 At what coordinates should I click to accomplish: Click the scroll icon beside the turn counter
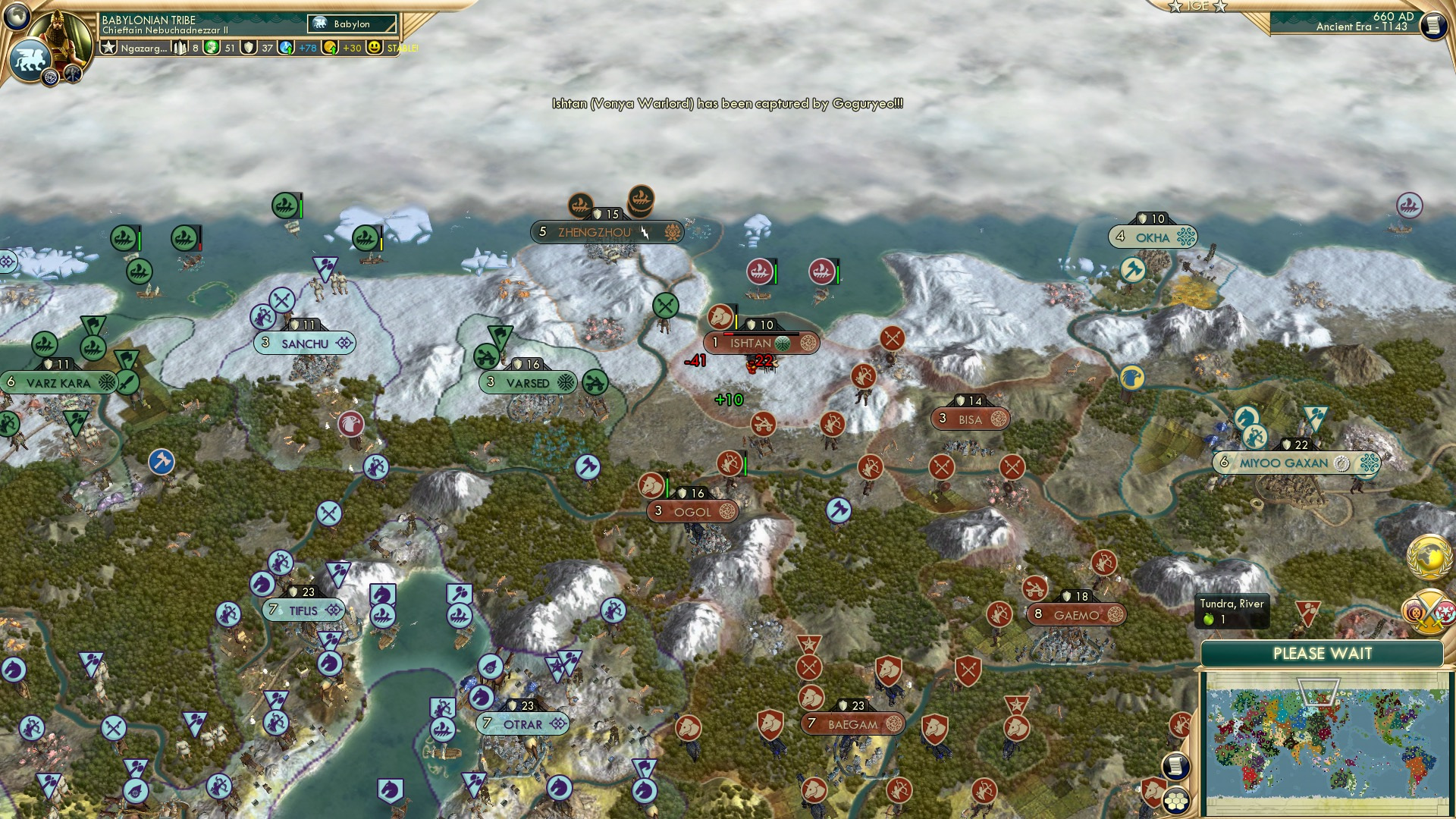point(1432,27)
